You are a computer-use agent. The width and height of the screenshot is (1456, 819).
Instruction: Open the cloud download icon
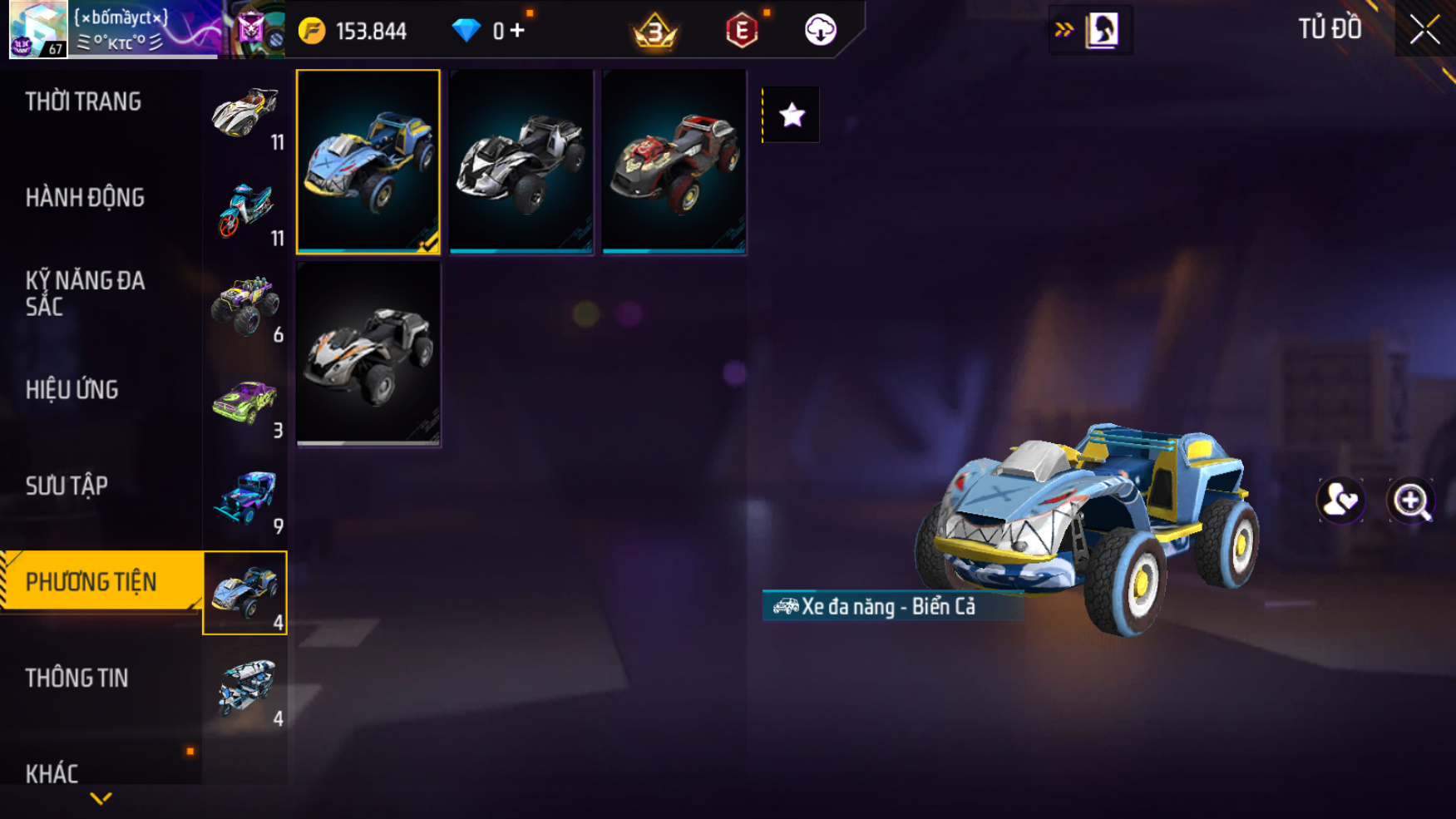coord(820,31)
